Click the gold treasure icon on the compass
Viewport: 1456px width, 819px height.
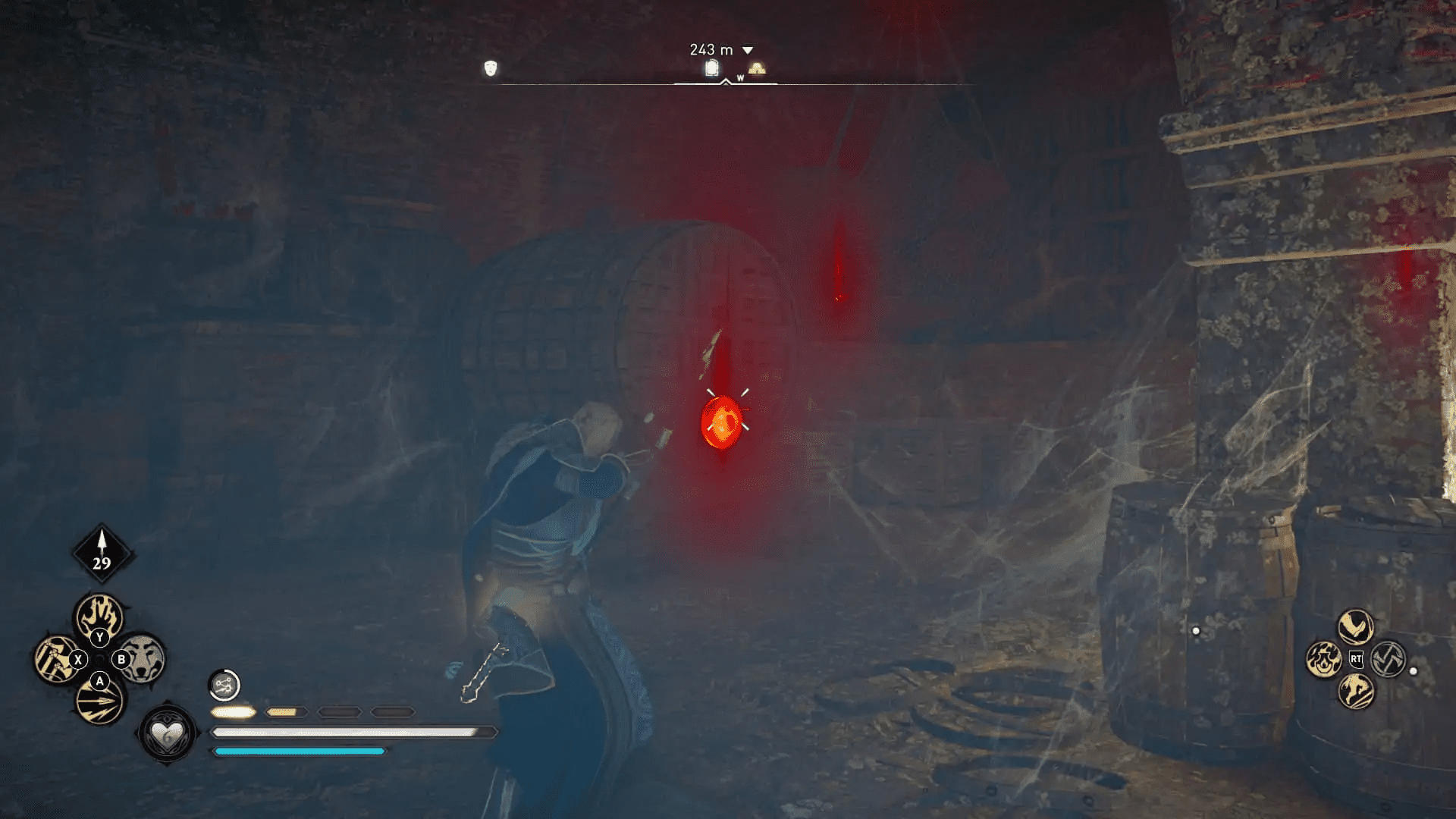point(758,69)
